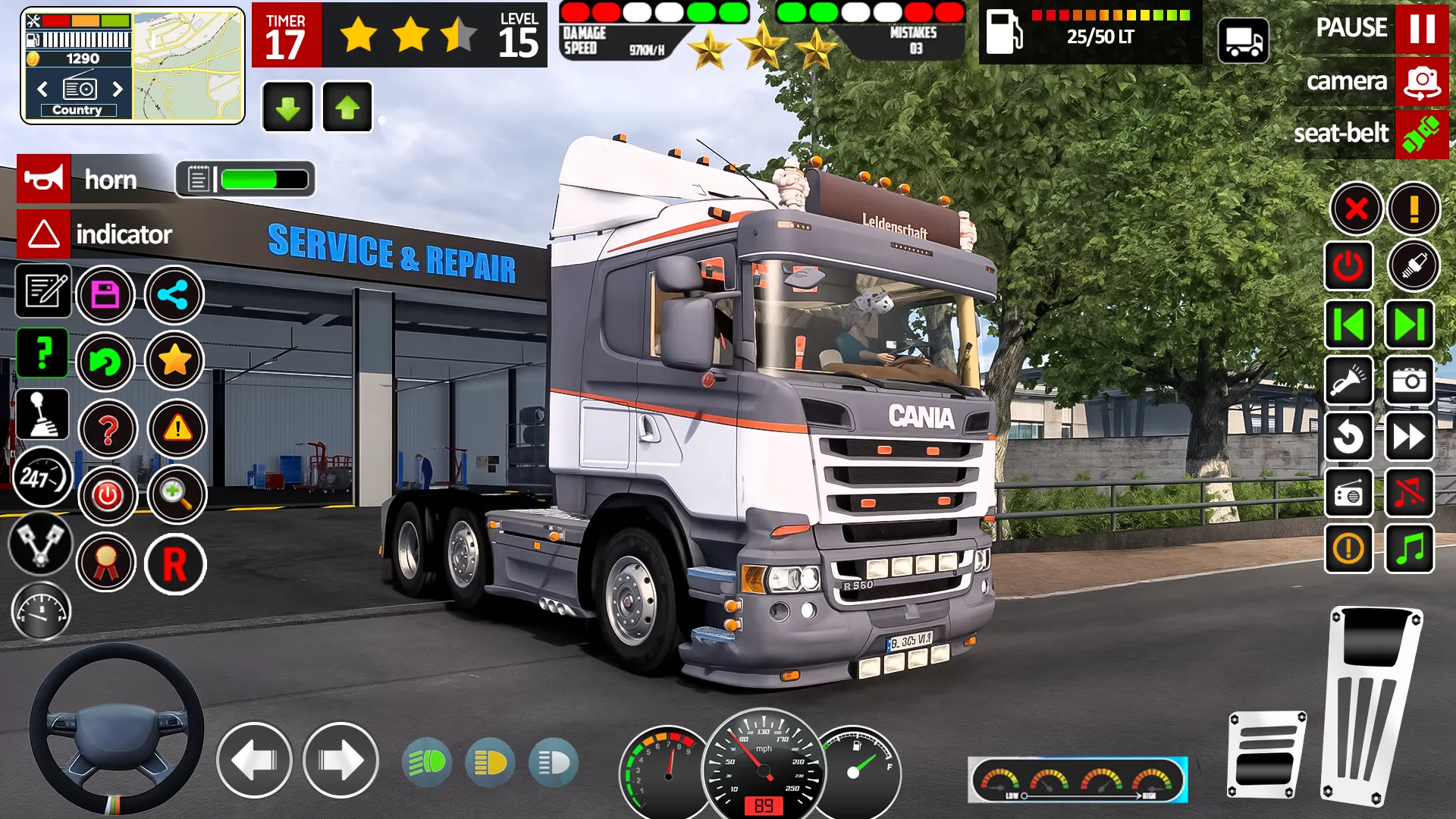This screenshot has height=819, width=1456.
Task: Open the hazard warning control
Action: coord(177,429)
